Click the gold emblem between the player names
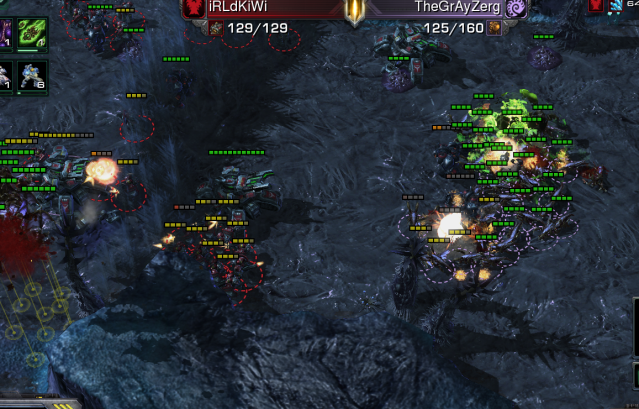Image resolution: width=639 pixels, height=409 pixels. coord(354,10)
